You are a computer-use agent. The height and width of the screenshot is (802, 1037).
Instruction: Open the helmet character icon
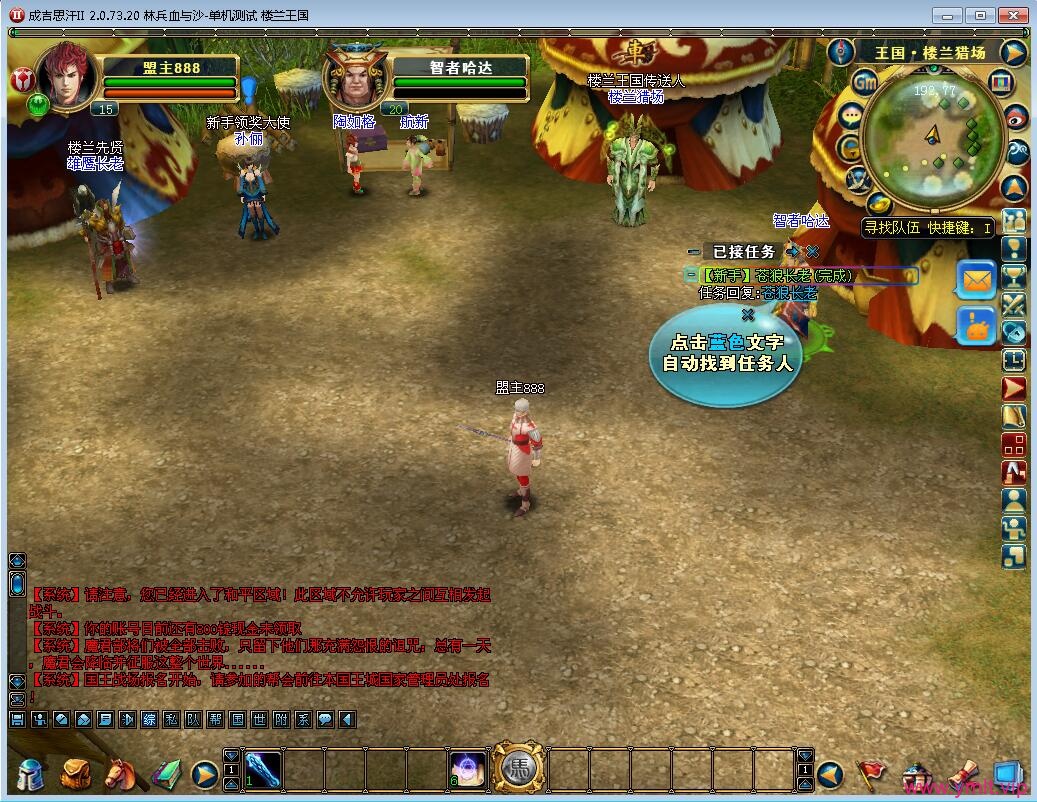[x=31, y=774]
